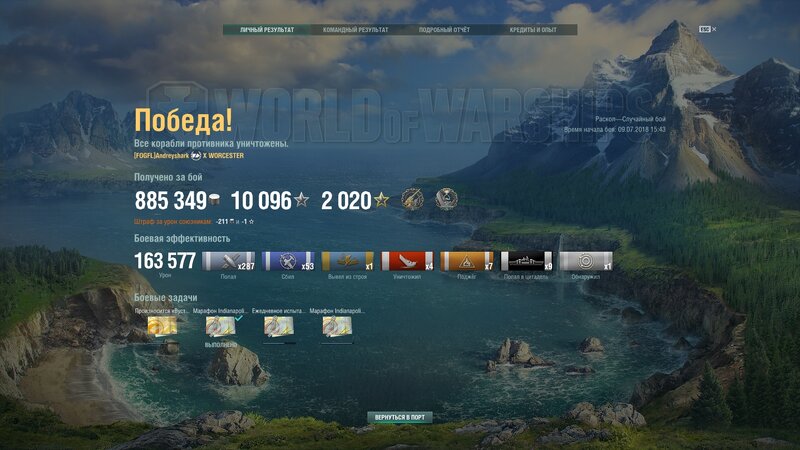Return to port via Вернуться в порт

(x=400, y=417)
